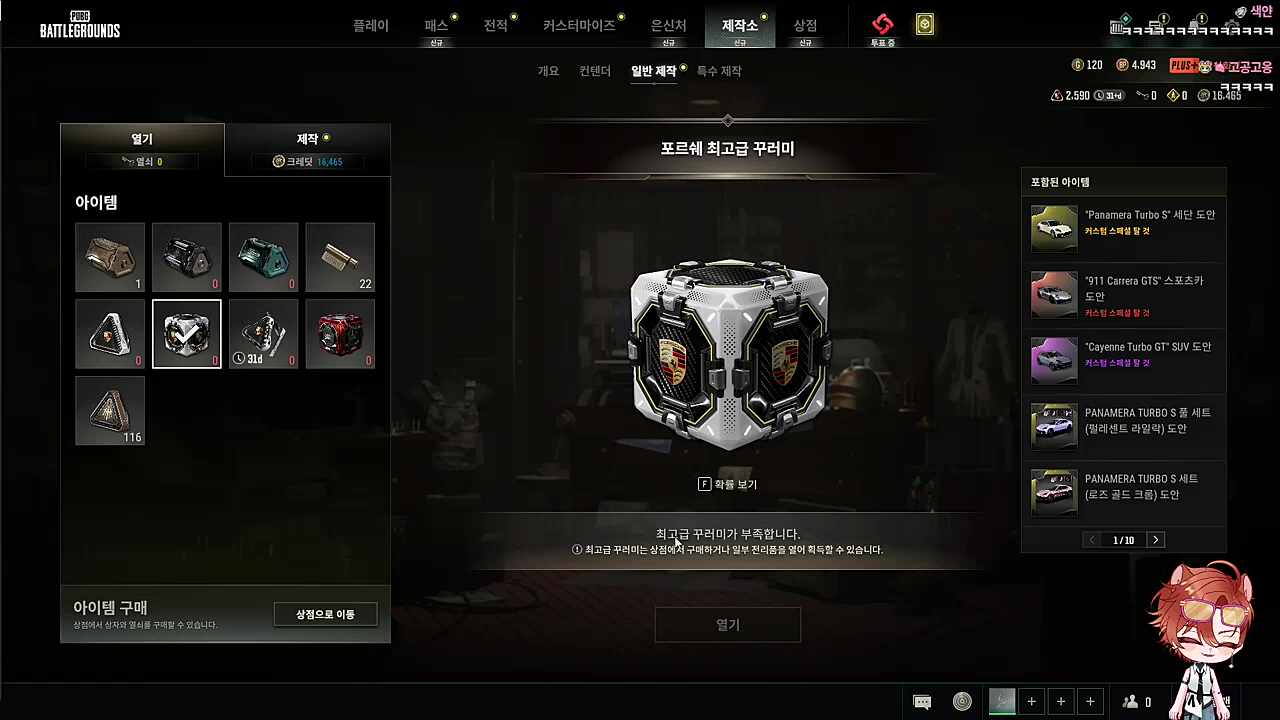Switch to the 개요 sub-tab
The height and width of the screenshot is (720, 1280).
(x=548, y=71)
